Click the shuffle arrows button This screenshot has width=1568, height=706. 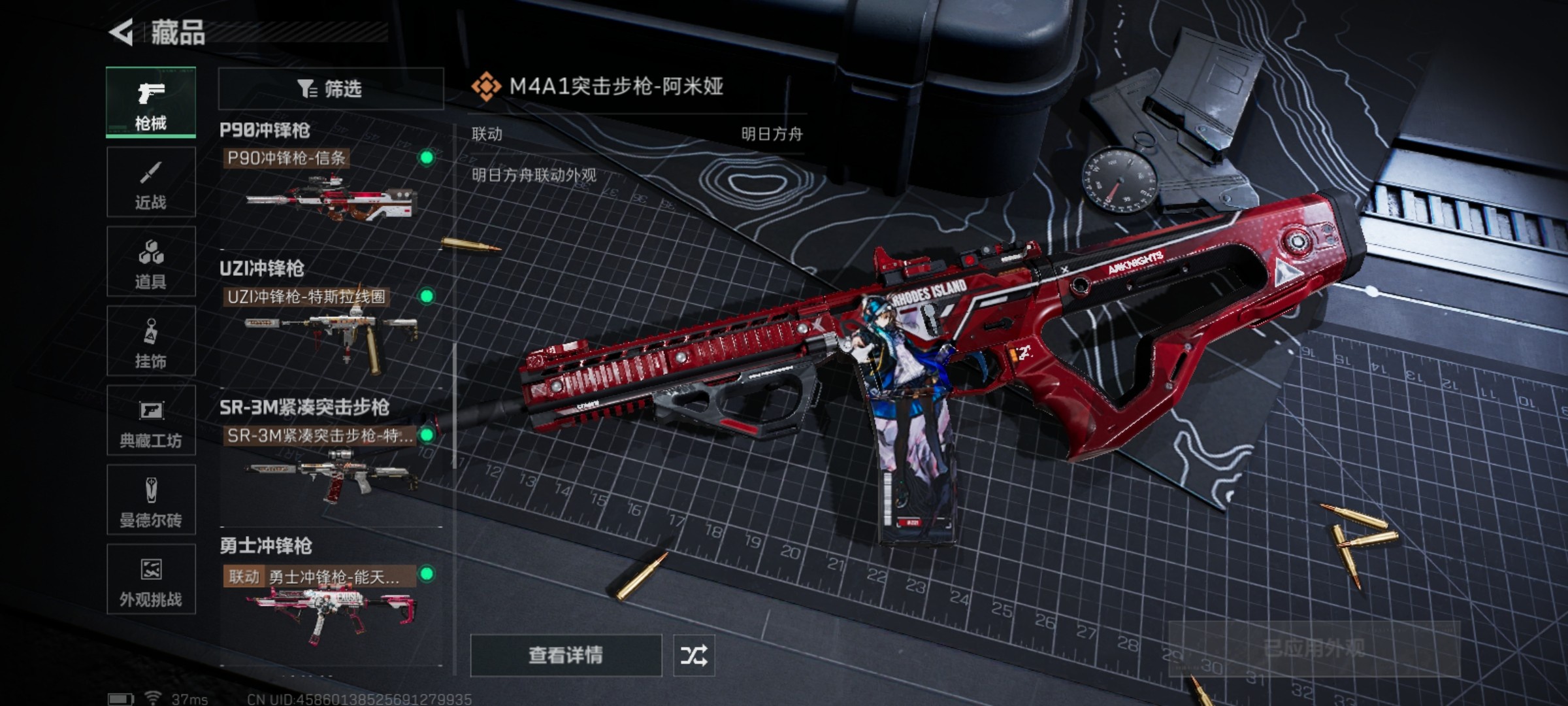(x=694, y=655)
